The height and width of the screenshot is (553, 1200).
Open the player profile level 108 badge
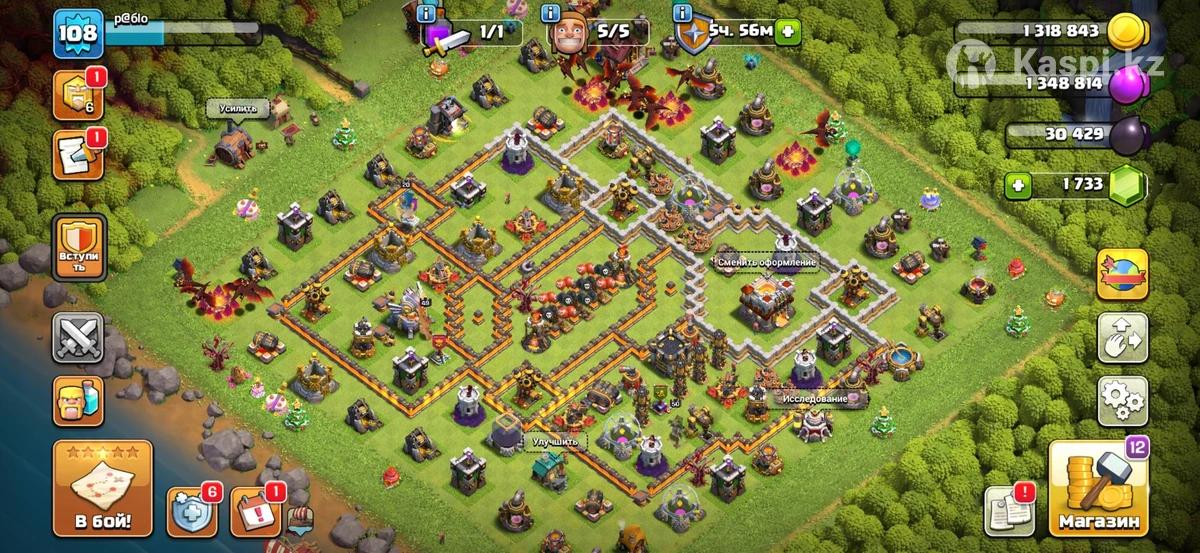77,33
